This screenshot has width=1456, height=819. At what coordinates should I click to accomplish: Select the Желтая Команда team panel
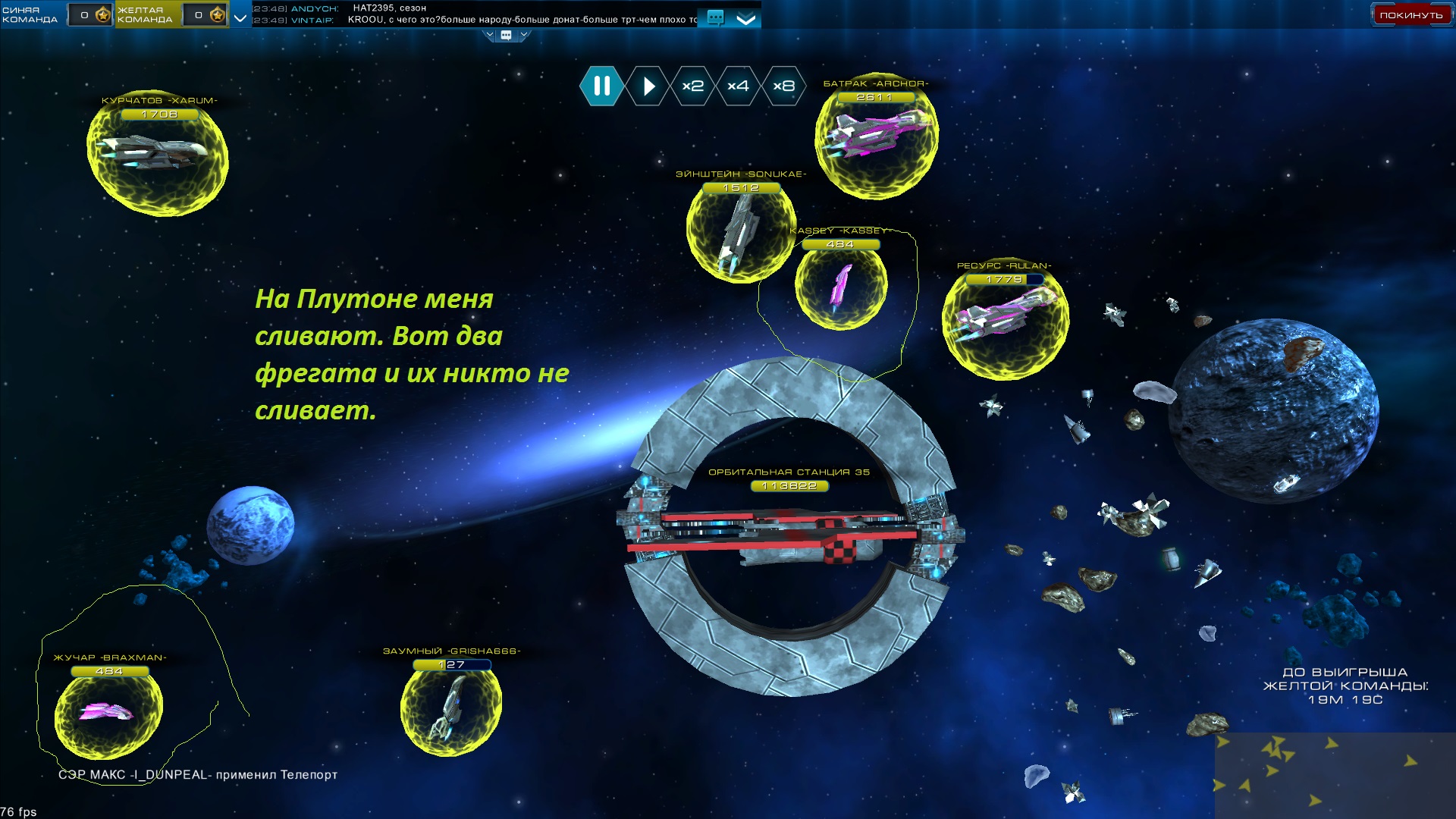[147, 14]
